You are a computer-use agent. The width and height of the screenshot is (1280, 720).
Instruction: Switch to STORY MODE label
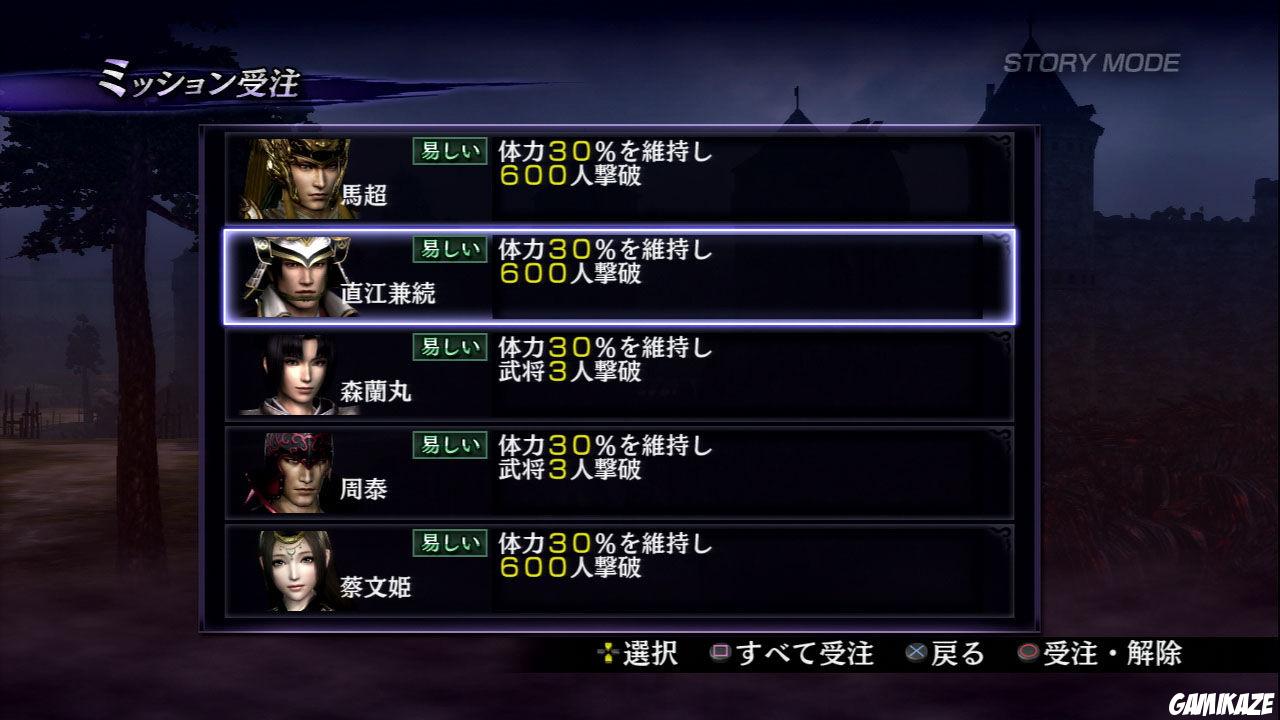[x=1090, y=60]
